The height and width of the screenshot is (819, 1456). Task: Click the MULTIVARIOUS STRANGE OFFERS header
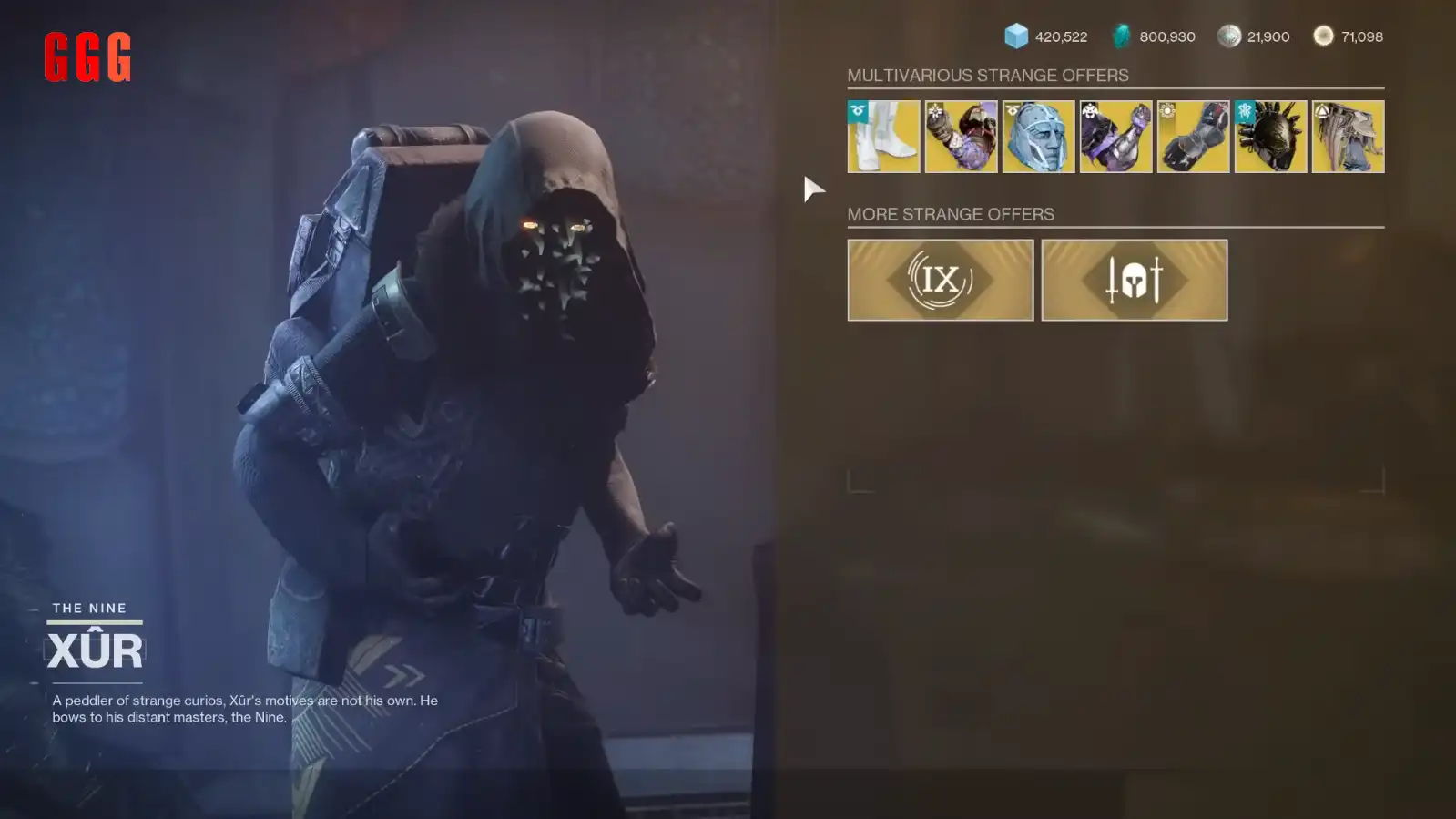[987, 76]
